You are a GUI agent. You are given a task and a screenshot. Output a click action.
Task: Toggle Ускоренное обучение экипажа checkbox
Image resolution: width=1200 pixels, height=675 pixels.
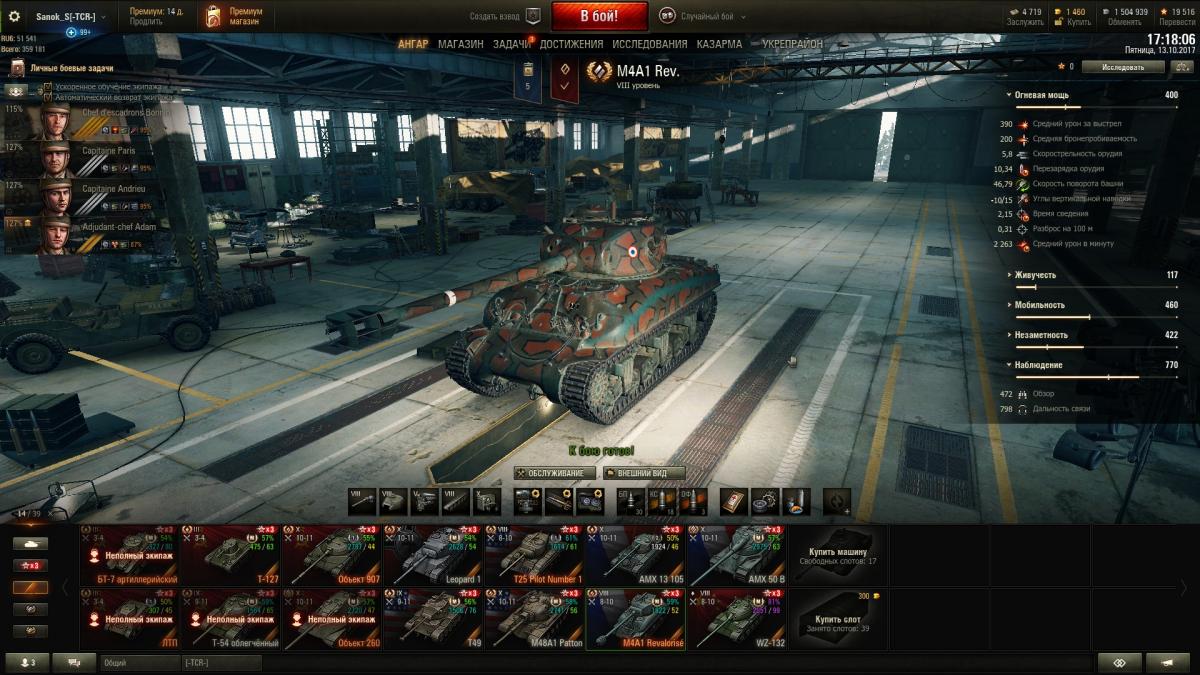tap(48, 87)
